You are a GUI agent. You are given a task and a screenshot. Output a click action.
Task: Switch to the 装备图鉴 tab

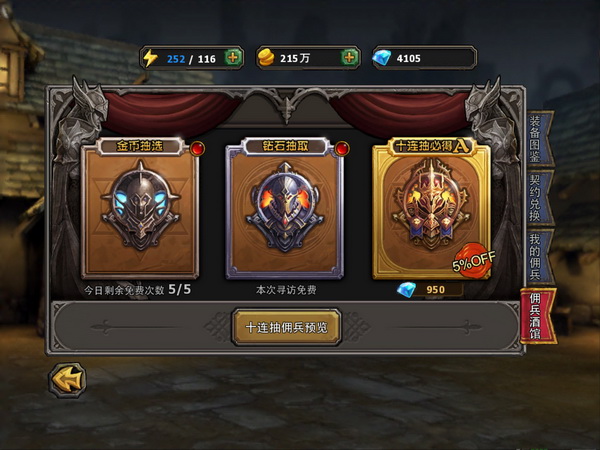click(535, 137)
